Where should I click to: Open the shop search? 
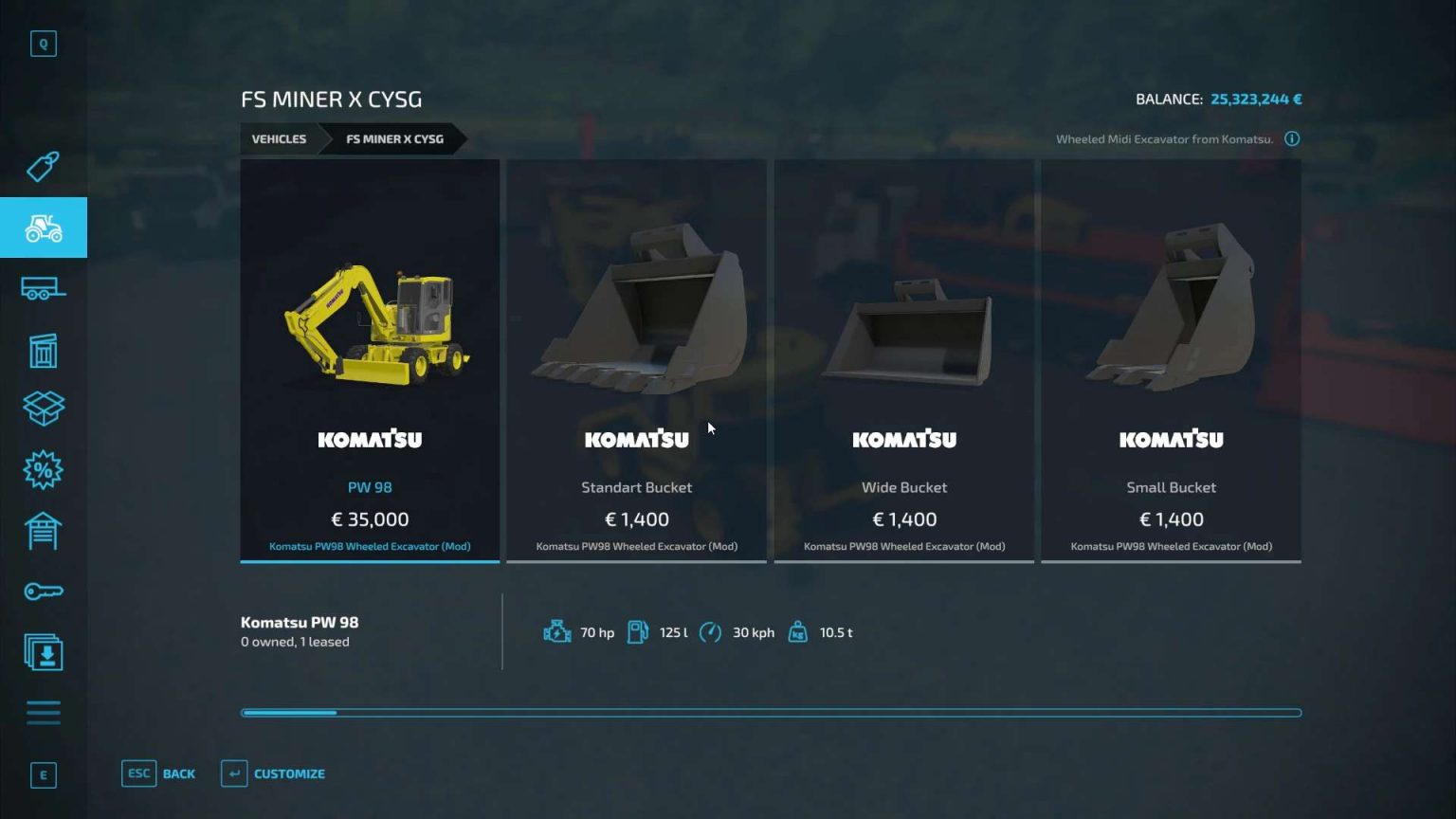coord(44,44)
